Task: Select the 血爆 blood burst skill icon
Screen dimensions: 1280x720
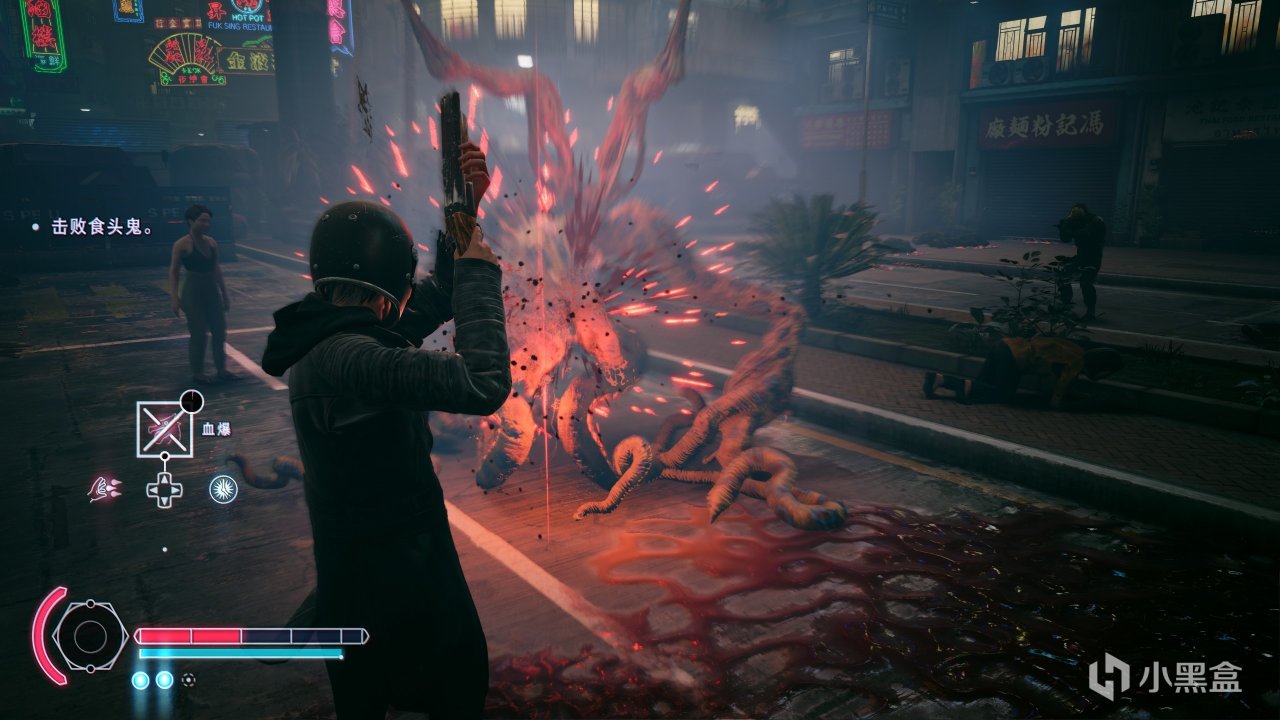Action: click(x=165, y=428)
